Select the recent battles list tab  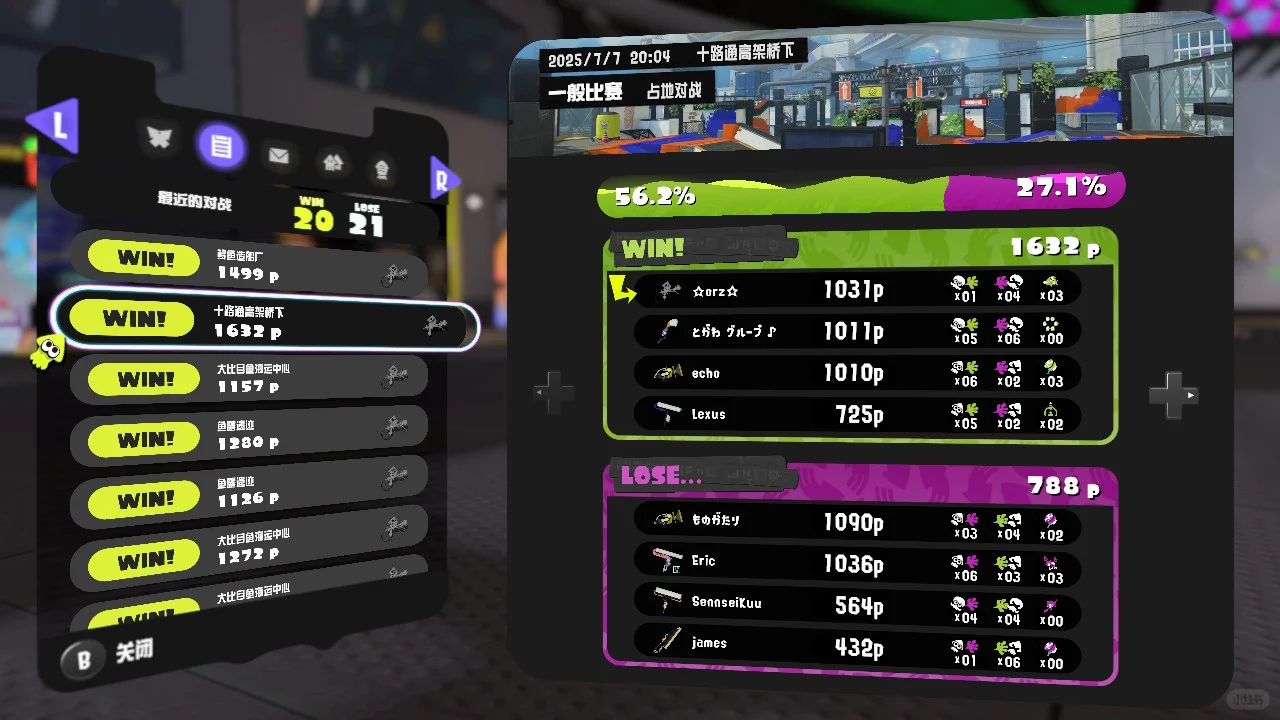click(222, 148)
